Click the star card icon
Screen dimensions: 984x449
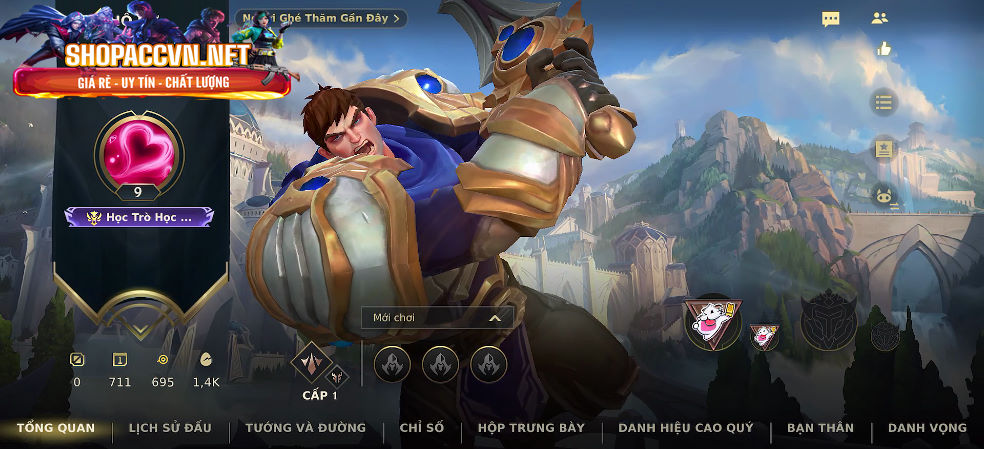883,149
